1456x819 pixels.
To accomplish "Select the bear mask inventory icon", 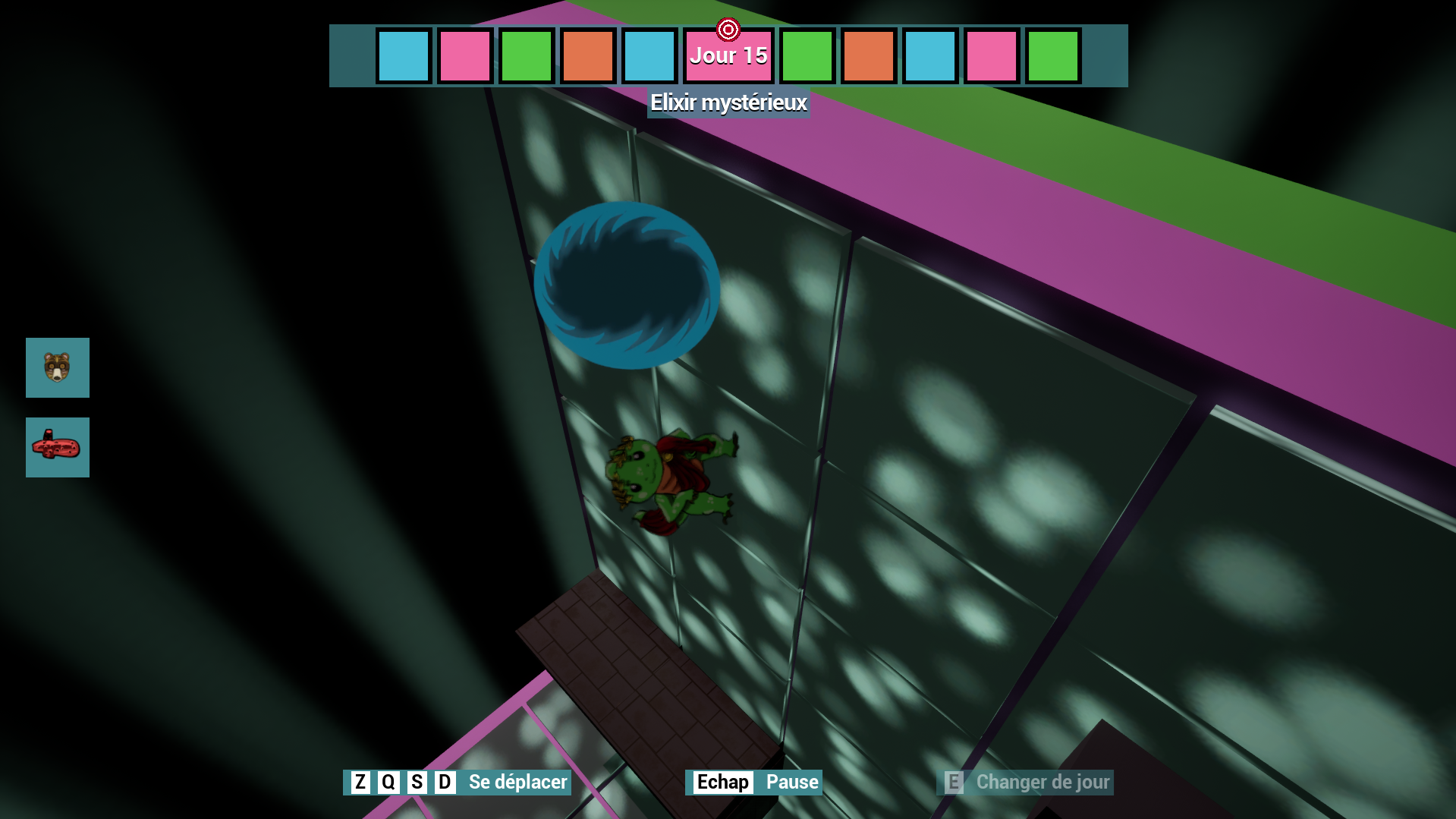I will click(x=57, y=368).
